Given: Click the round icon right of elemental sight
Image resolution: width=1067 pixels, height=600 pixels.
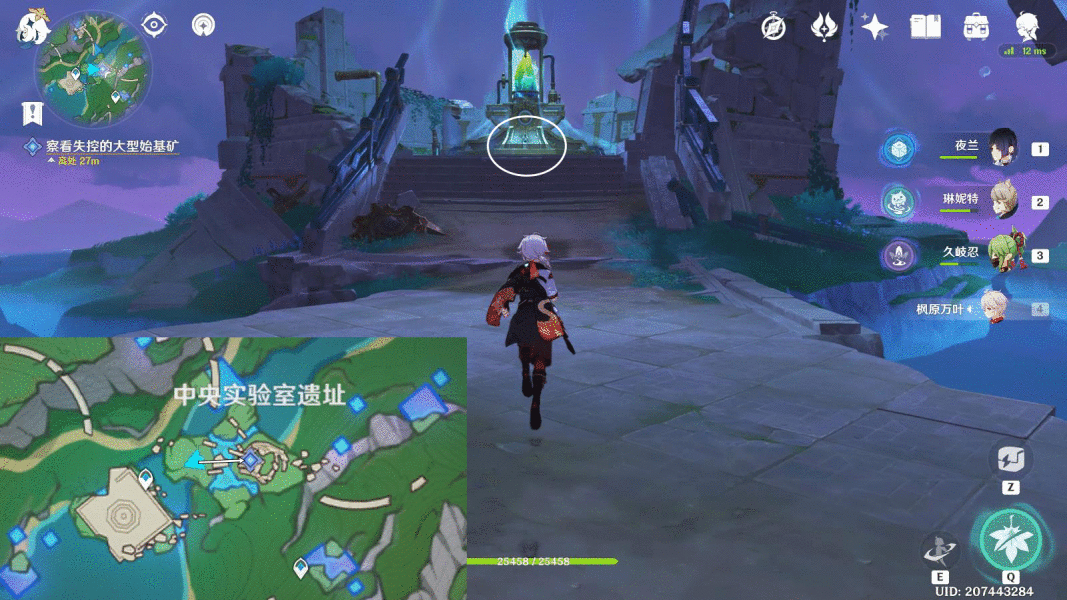Looking at the screenshot, I should click(x=203, y=25).
